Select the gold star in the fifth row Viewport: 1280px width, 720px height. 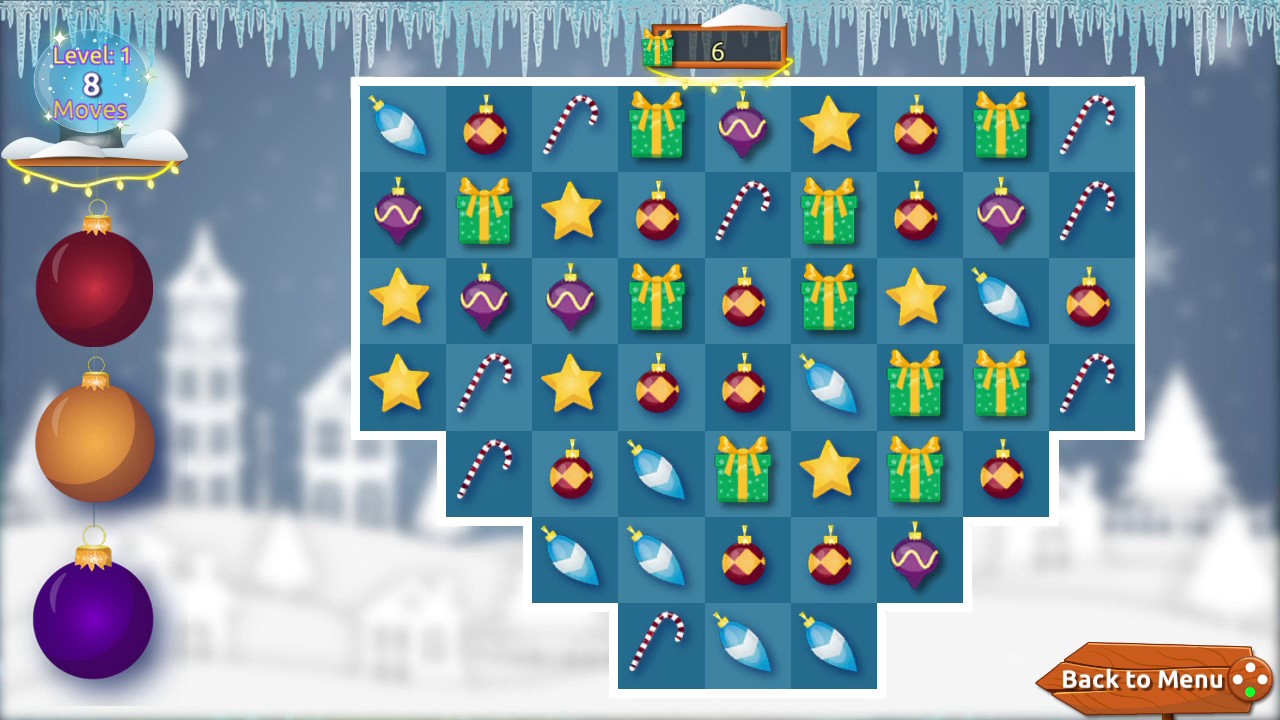pos(833,472)
